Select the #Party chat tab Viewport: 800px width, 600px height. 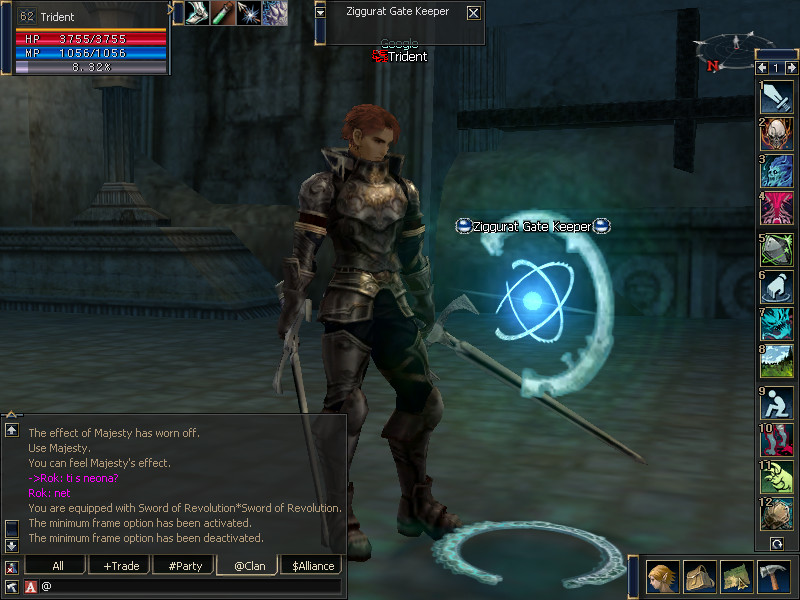185,565
